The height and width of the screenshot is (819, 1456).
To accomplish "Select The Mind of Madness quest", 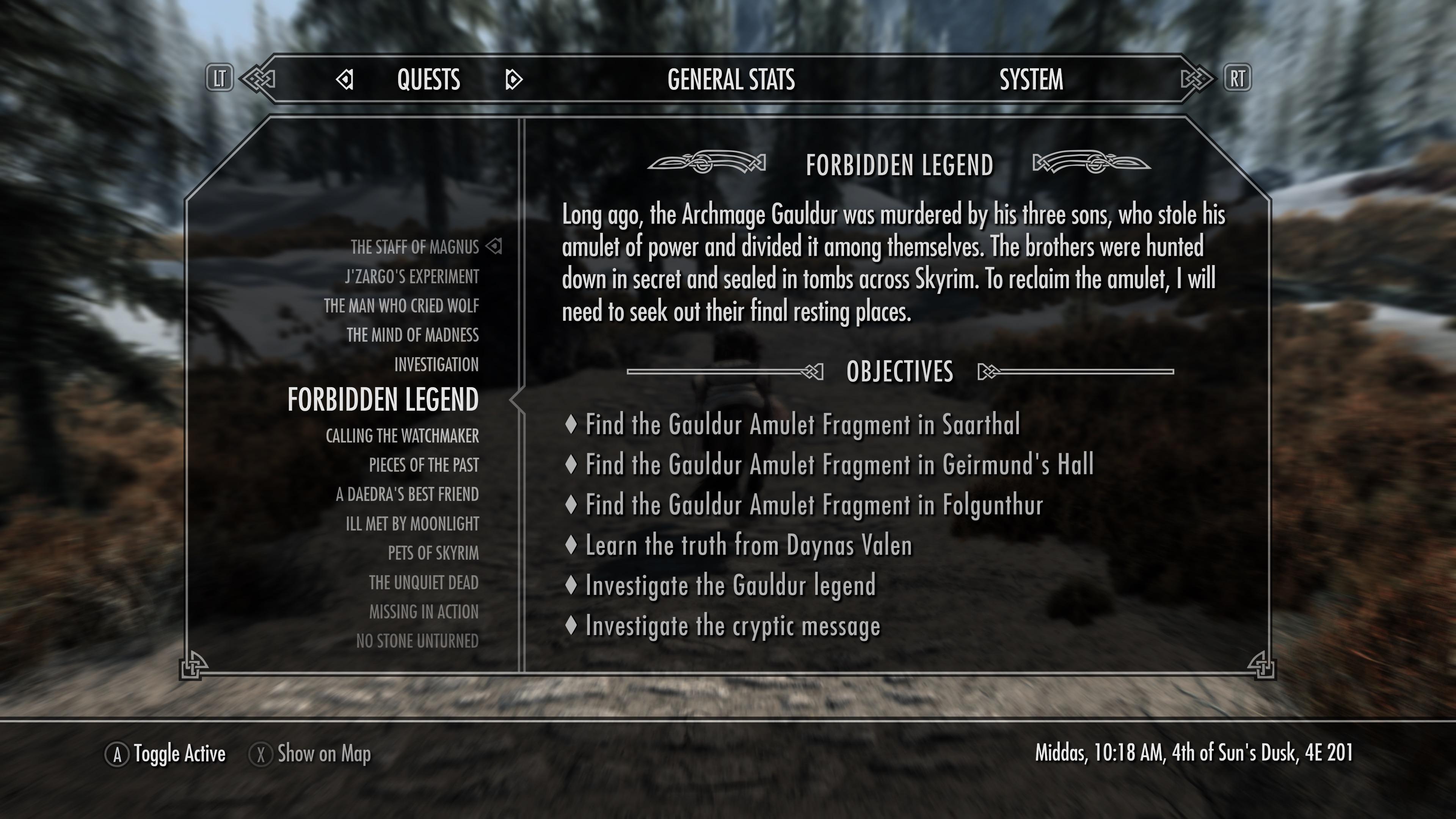I will click(413, 336).
